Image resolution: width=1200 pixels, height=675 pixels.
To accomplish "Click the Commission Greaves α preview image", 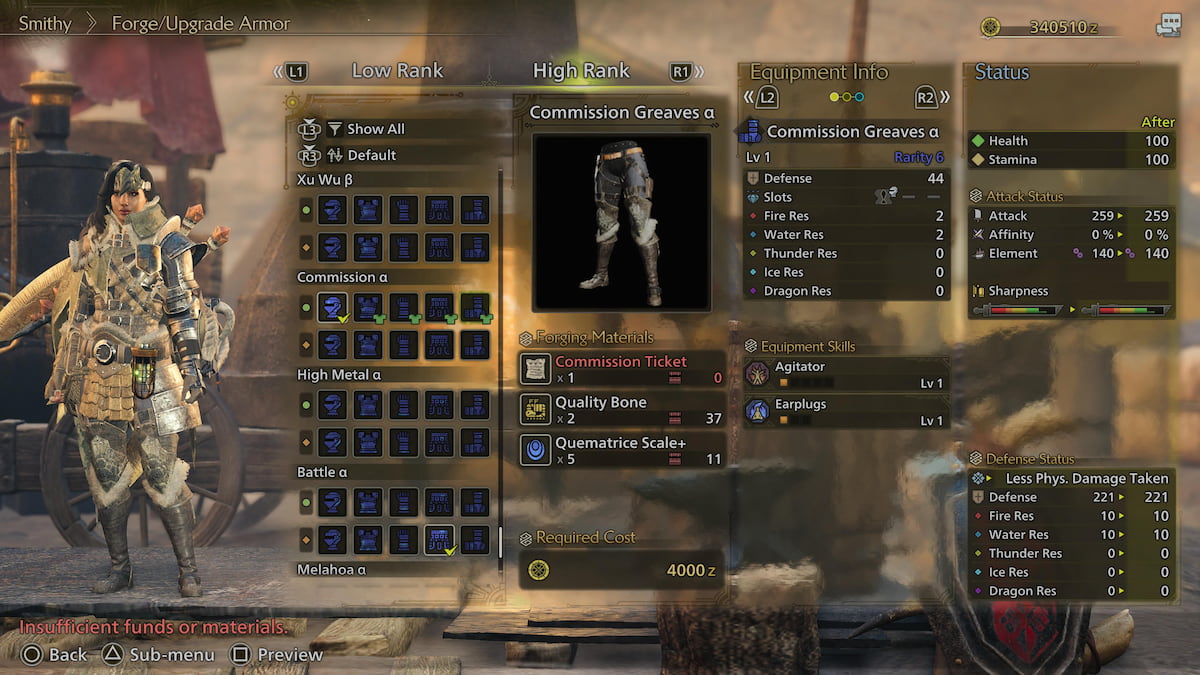I will [x=621, y=222].
